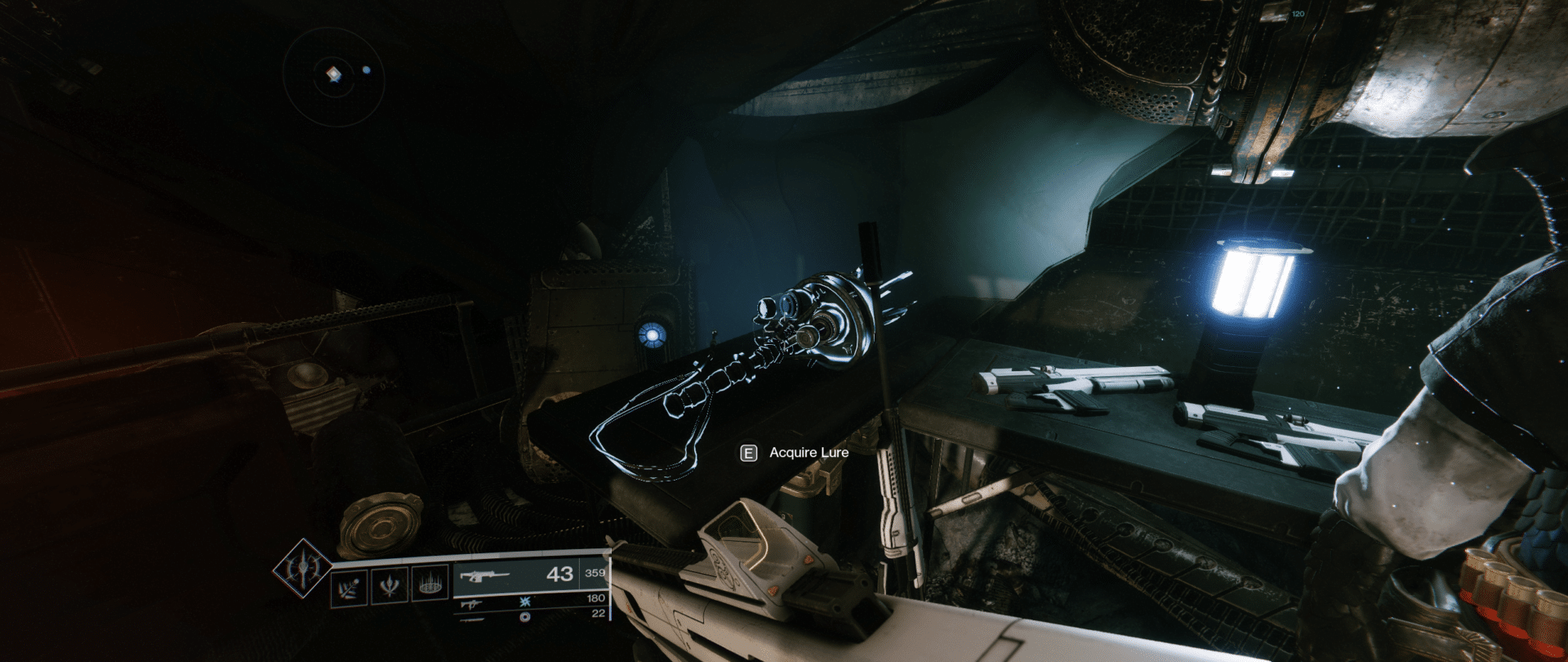
Task: Click the white blip on the radar
Action: pyautogui.click(x=368, y=71)
